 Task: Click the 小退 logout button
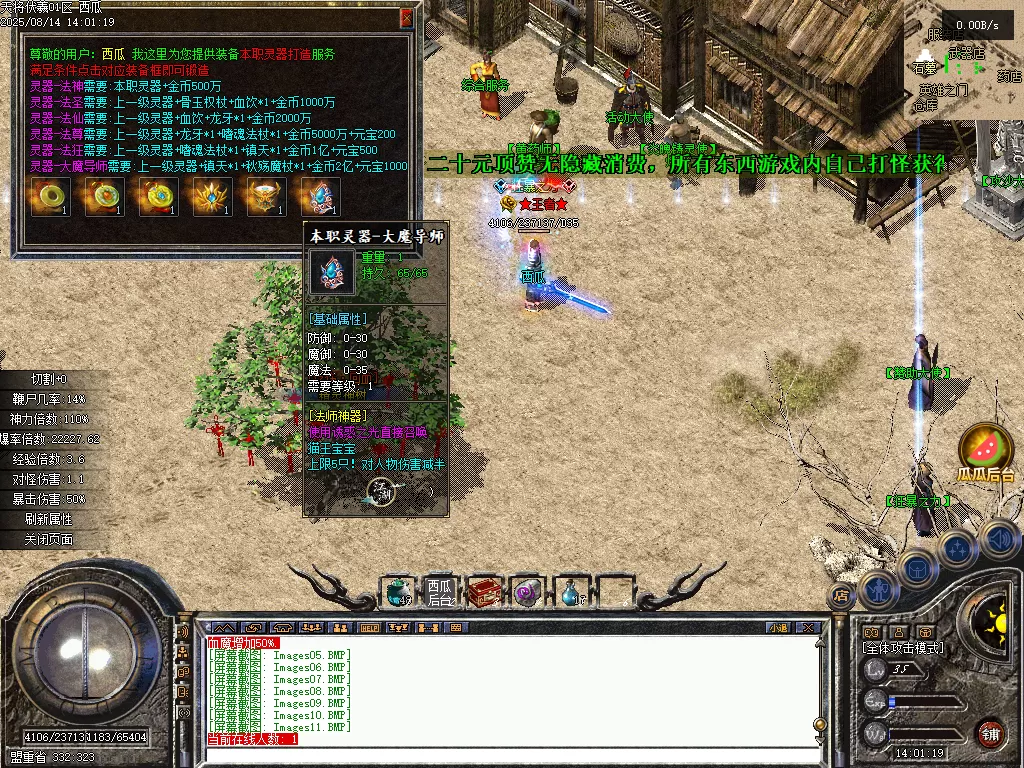click(x=778, y=628)
